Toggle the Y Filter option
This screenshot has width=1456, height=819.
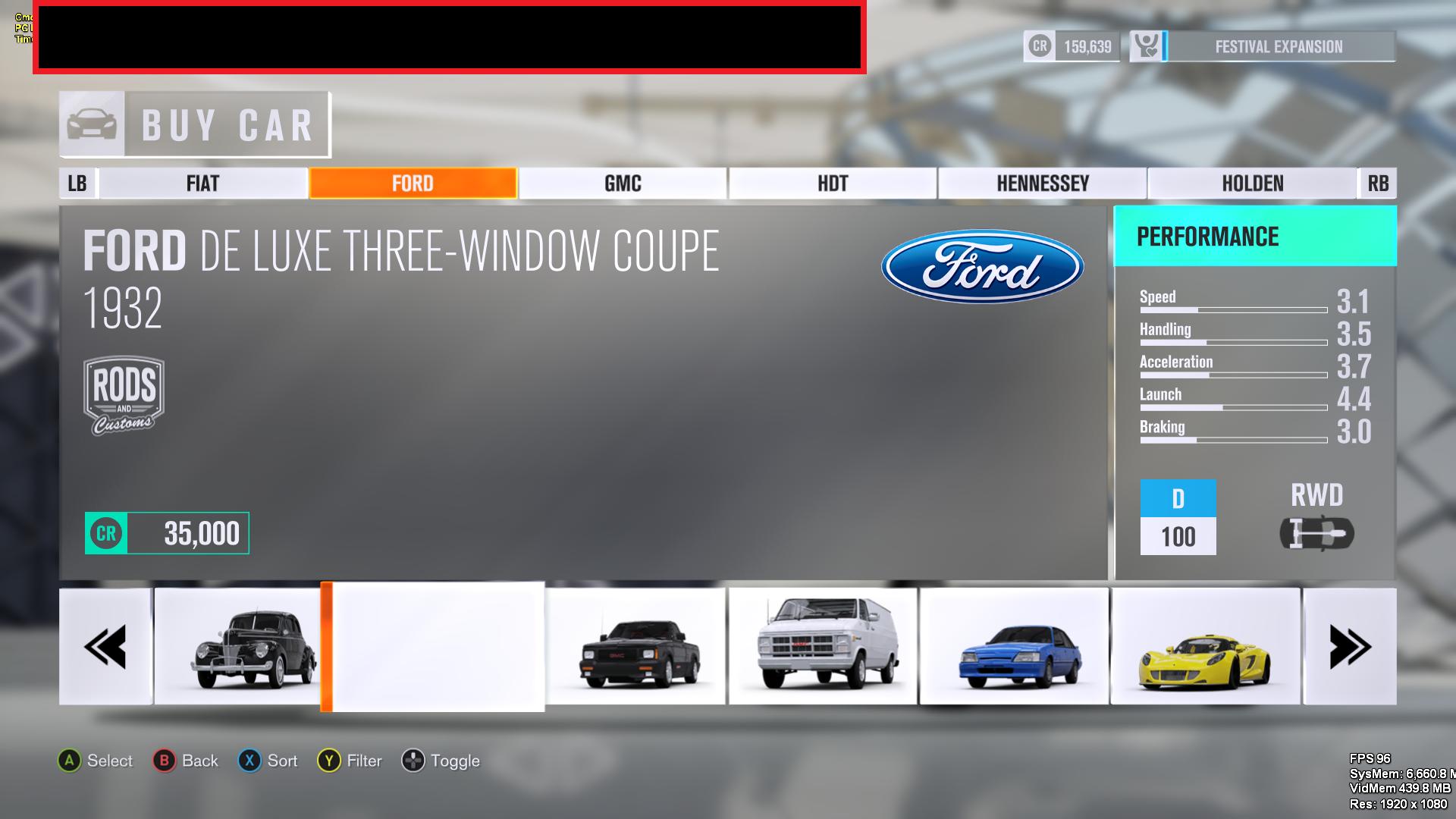(x=328, y=761)
